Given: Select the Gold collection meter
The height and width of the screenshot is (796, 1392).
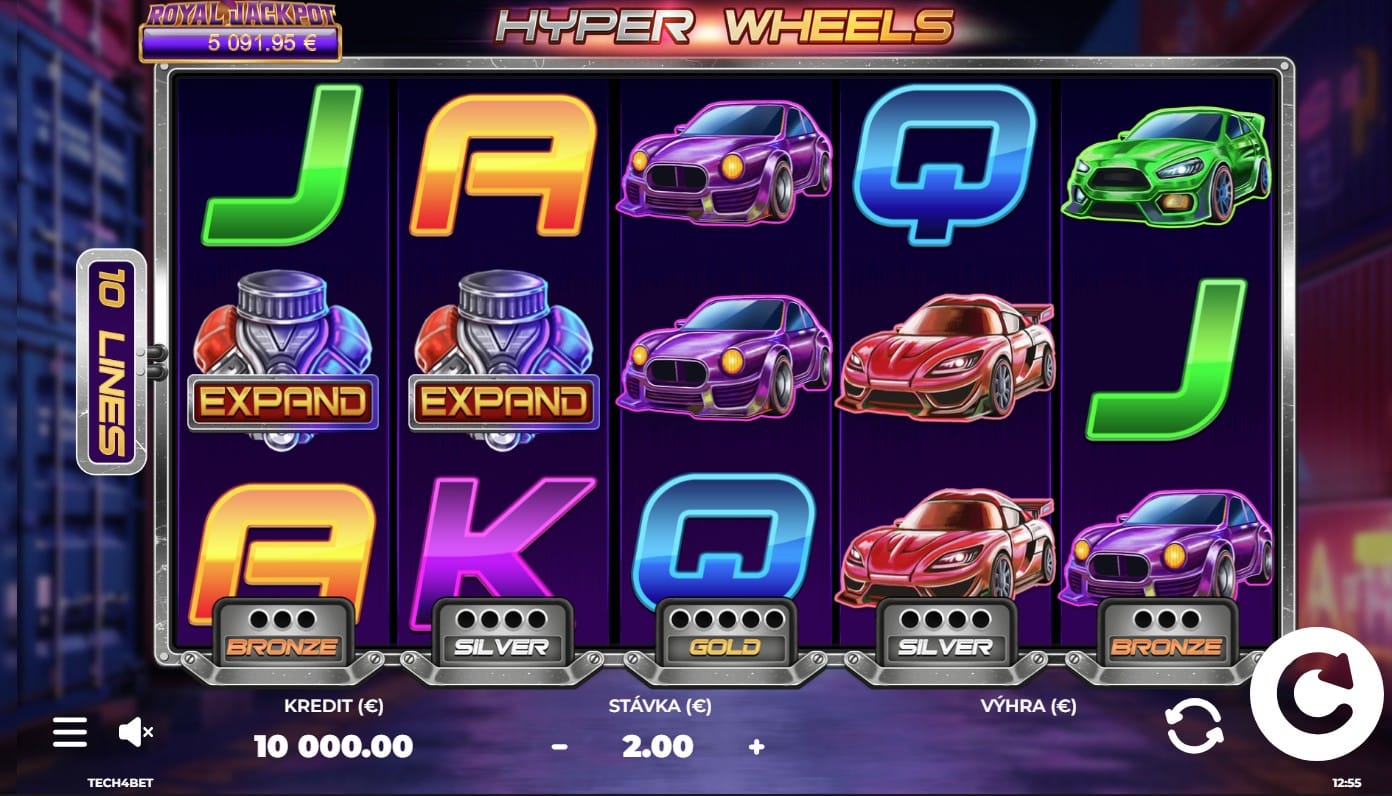Looking at the screenshot, I should (x=723, y=630).
